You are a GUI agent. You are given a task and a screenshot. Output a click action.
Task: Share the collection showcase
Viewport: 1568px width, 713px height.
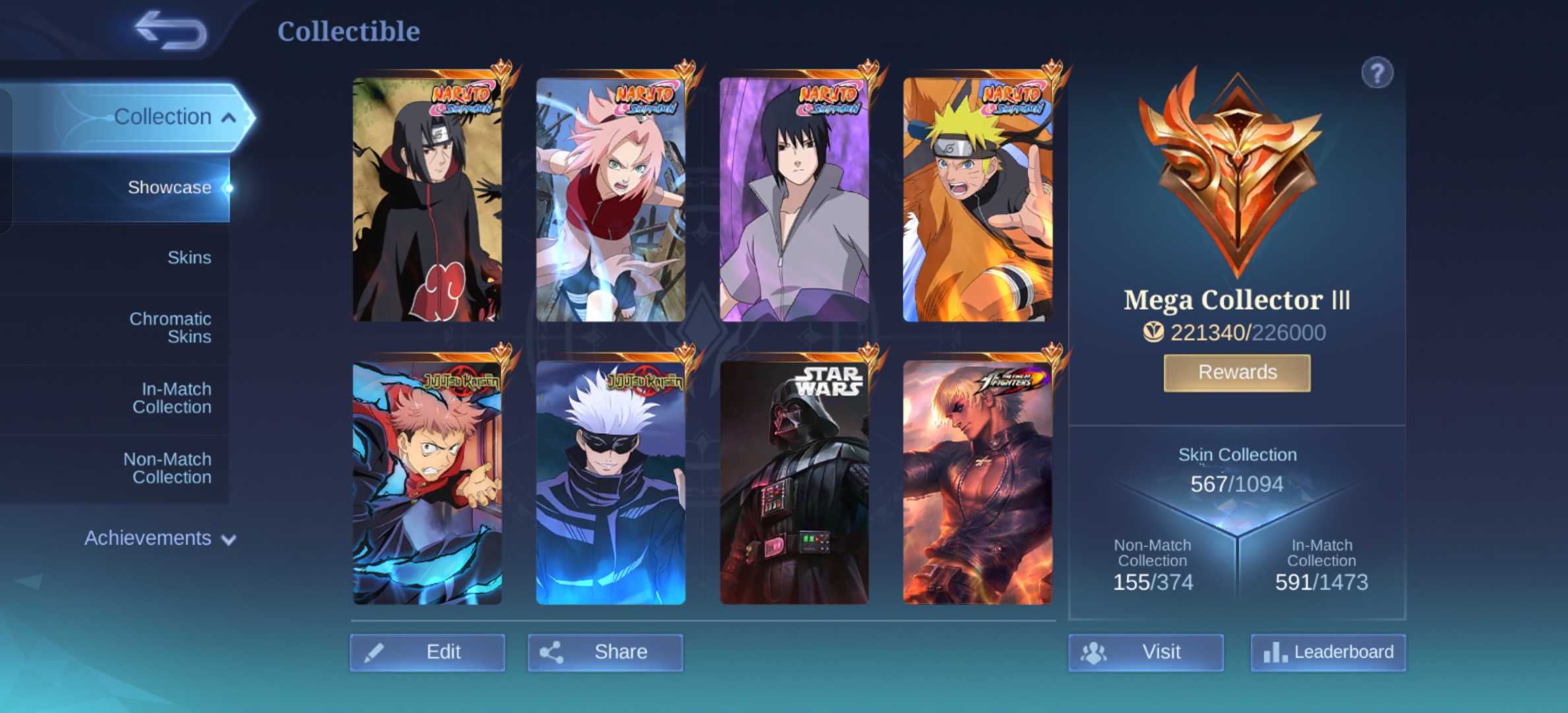coord(605,652)
